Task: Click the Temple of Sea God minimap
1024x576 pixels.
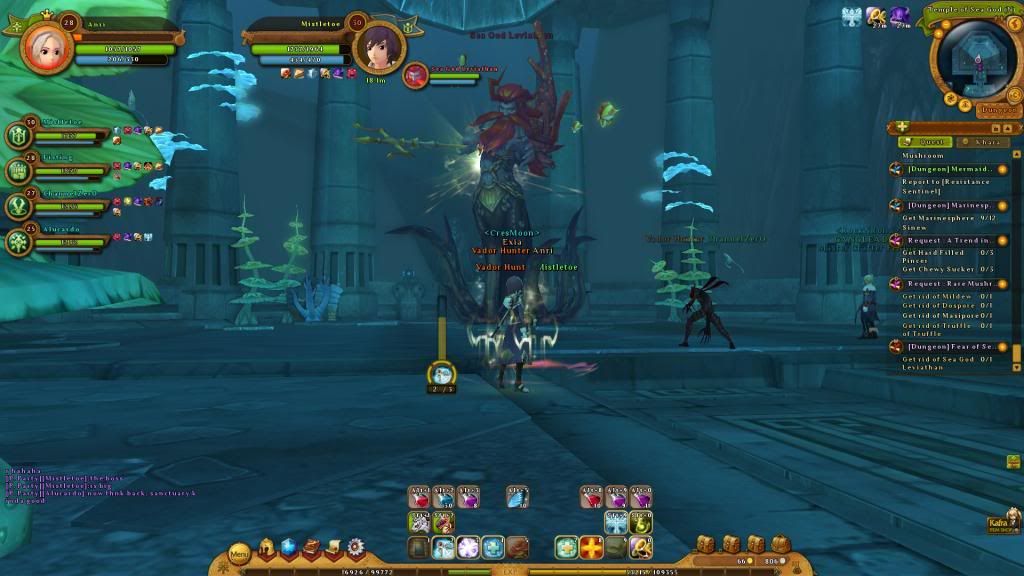Action: tap(971, 60)
